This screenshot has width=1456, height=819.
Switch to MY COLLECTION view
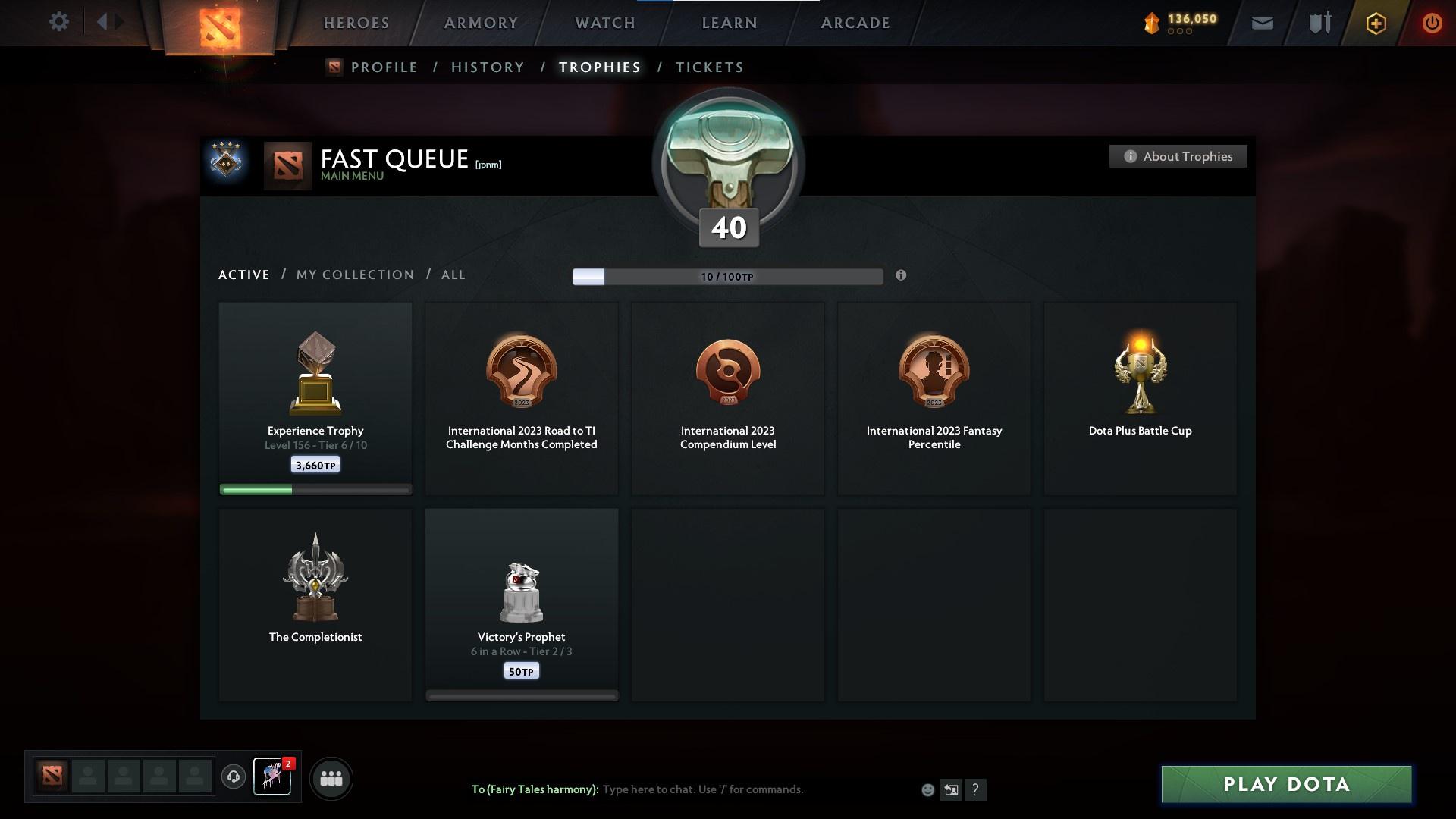click(354, 275)
